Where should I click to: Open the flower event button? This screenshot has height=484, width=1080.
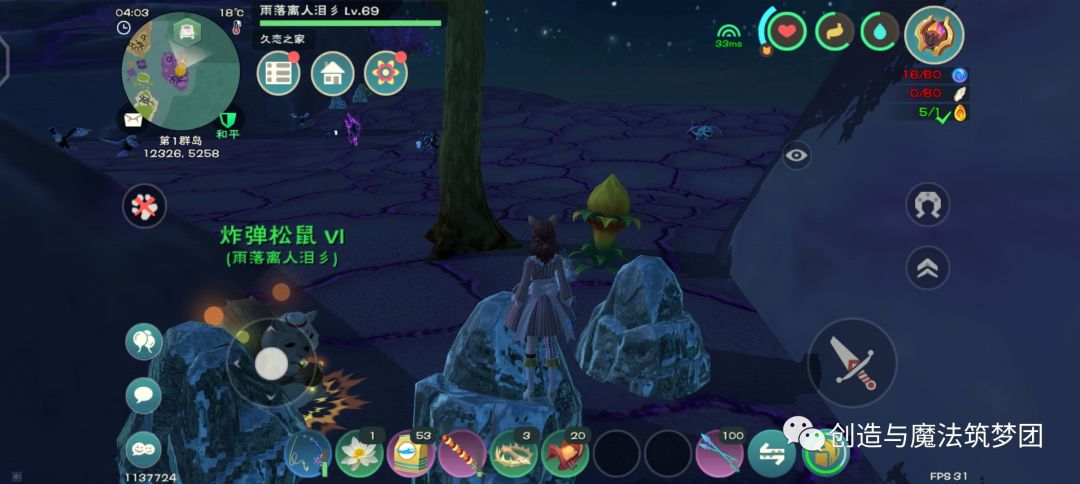pyautogui.click(x=385, y=73)
